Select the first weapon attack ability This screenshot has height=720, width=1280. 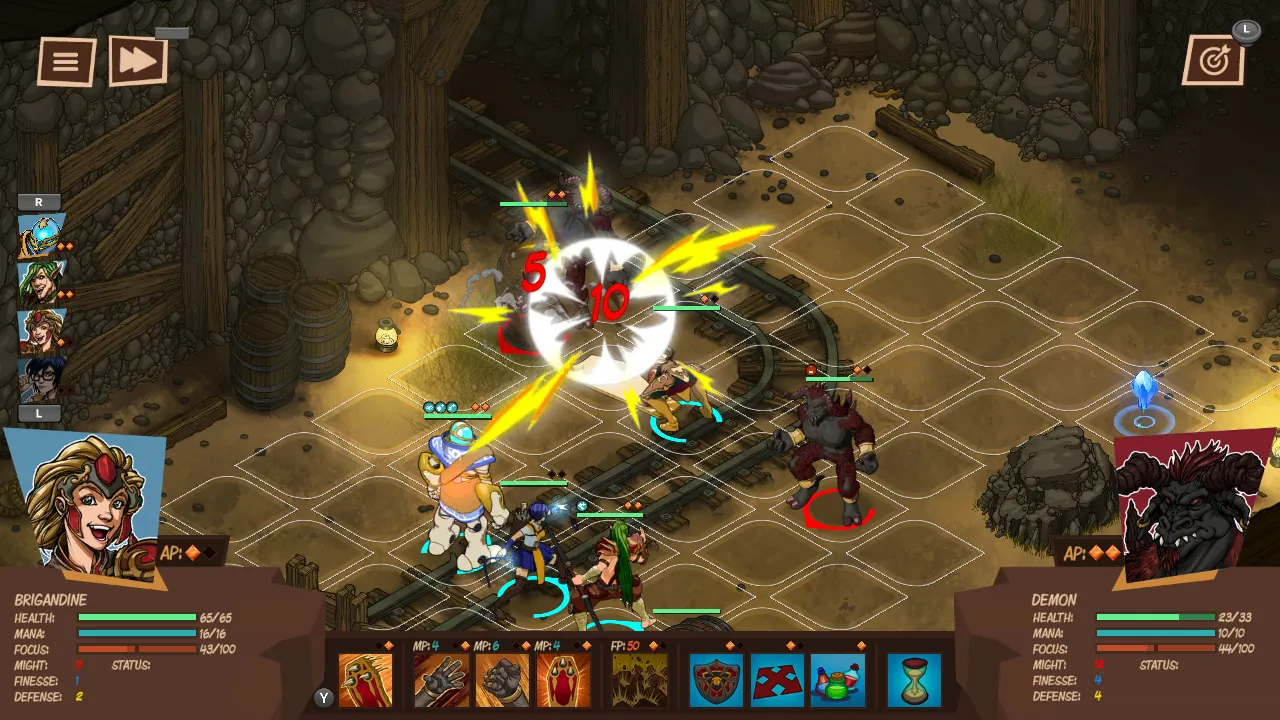pos(367,680)
